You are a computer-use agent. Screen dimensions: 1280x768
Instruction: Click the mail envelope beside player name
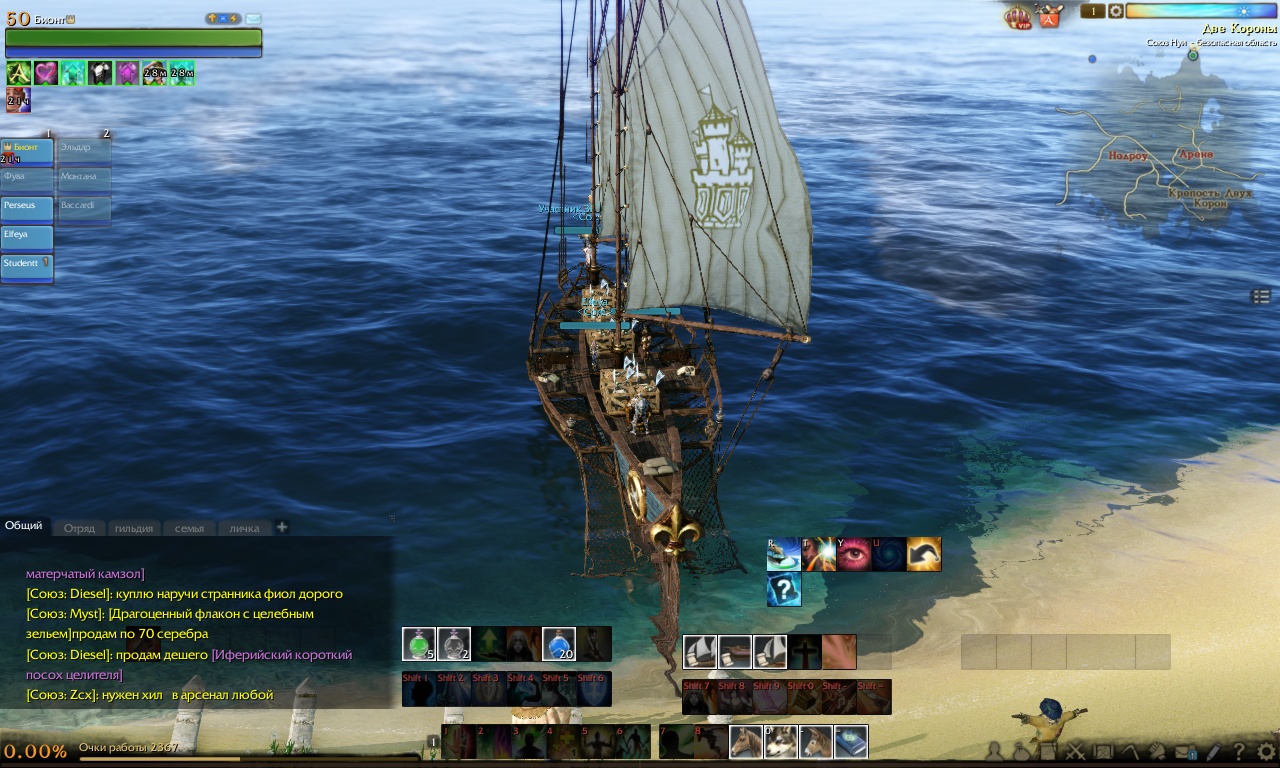tap(253, 19)
